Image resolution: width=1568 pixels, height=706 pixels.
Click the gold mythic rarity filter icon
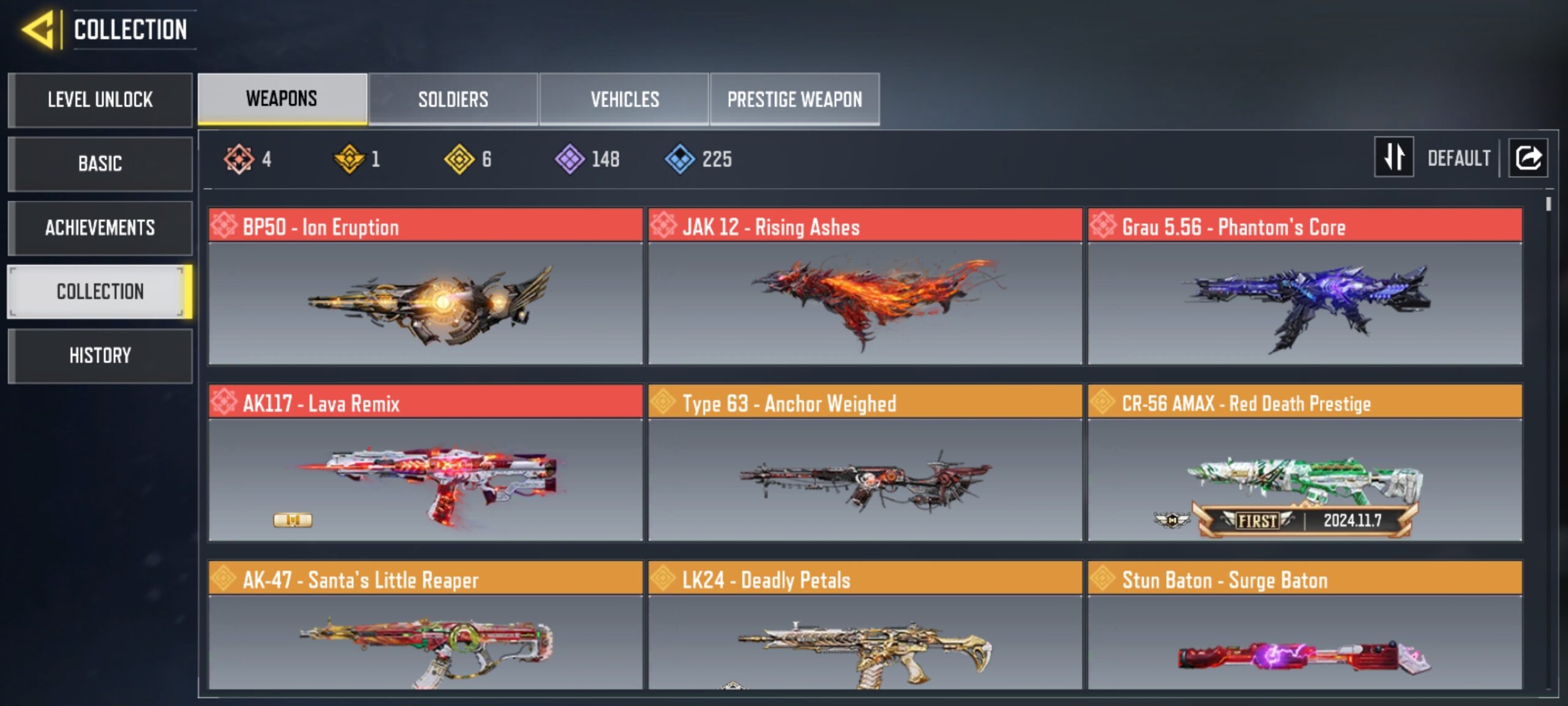(x=349, y=158)
